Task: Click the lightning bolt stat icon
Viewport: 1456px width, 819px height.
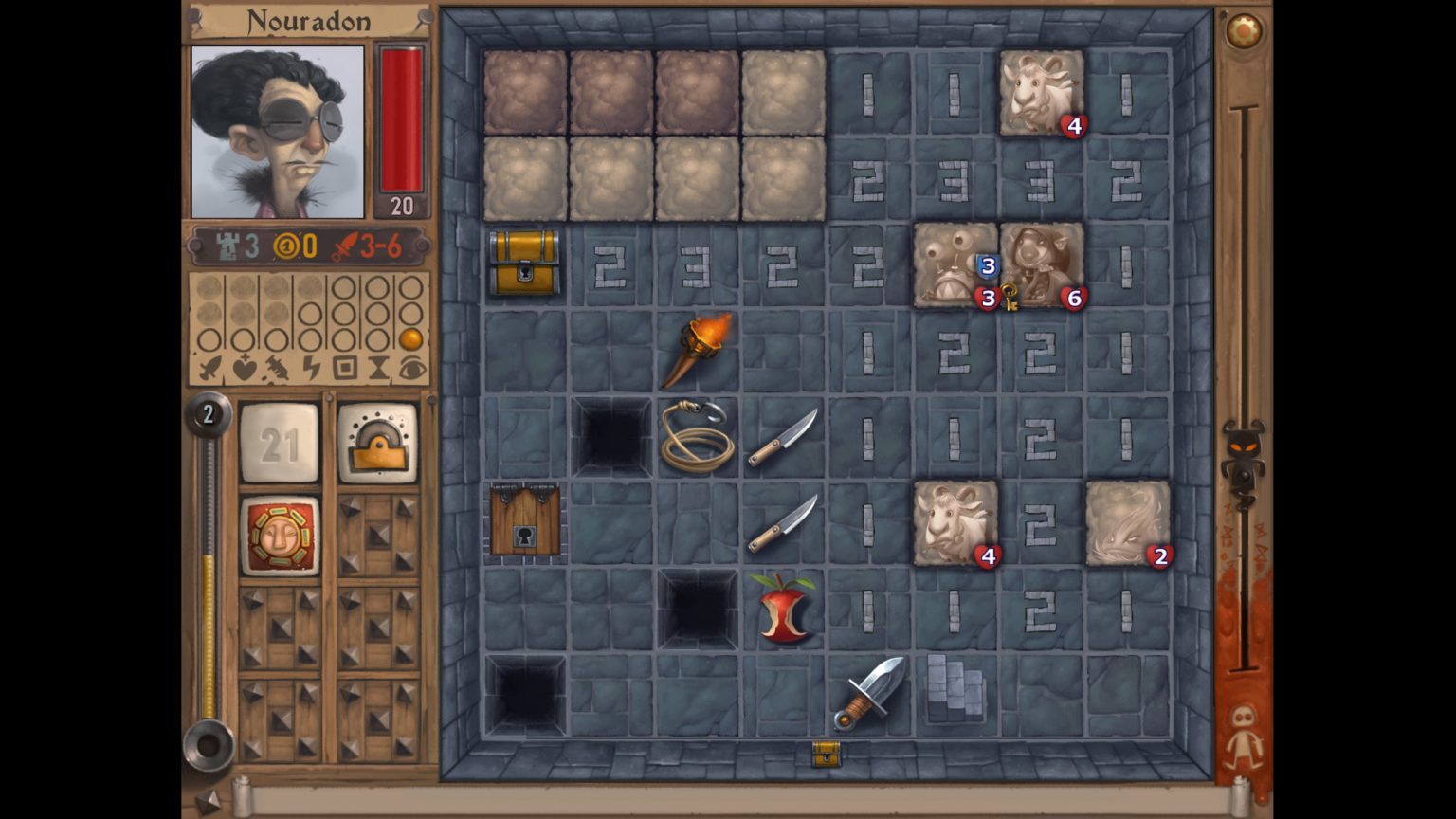Action: click(x=311, y=367)
